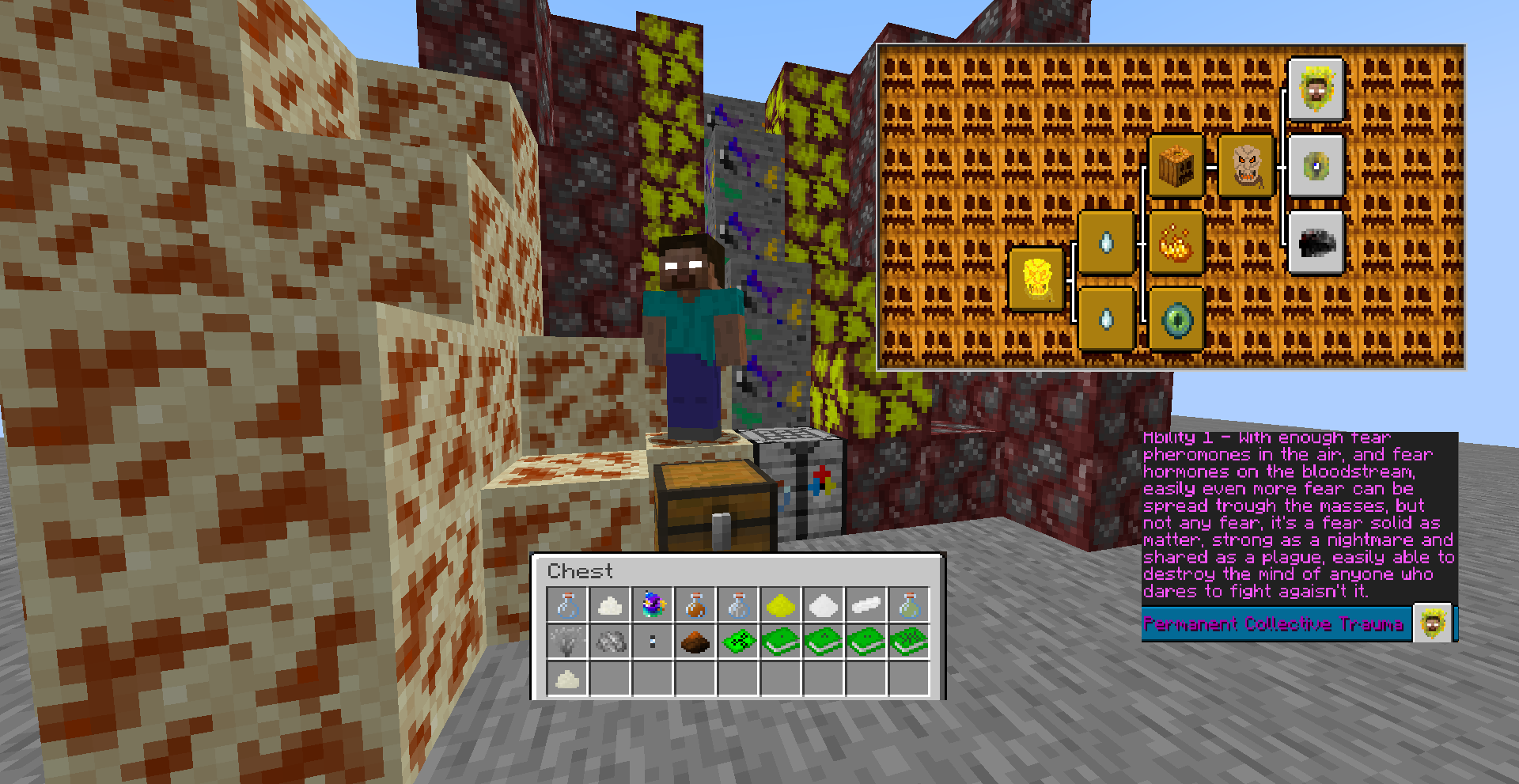The image size is (1519, 784).
Task: Click the glowstone dust in the chest
Action: pyautogui.click(x=779, y=604)
